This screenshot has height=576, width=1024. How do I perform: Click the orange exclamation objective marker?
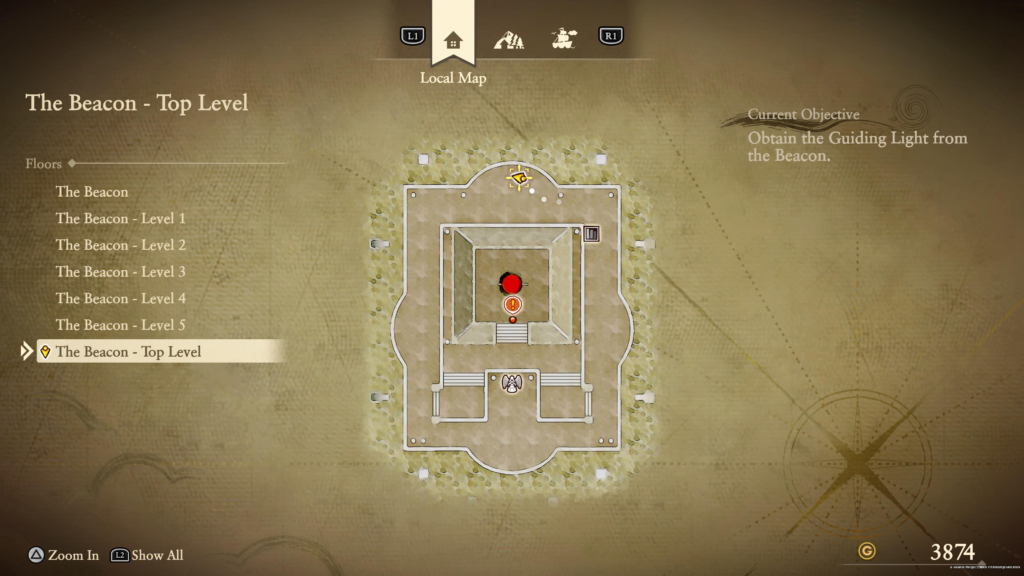coord(513,304)
